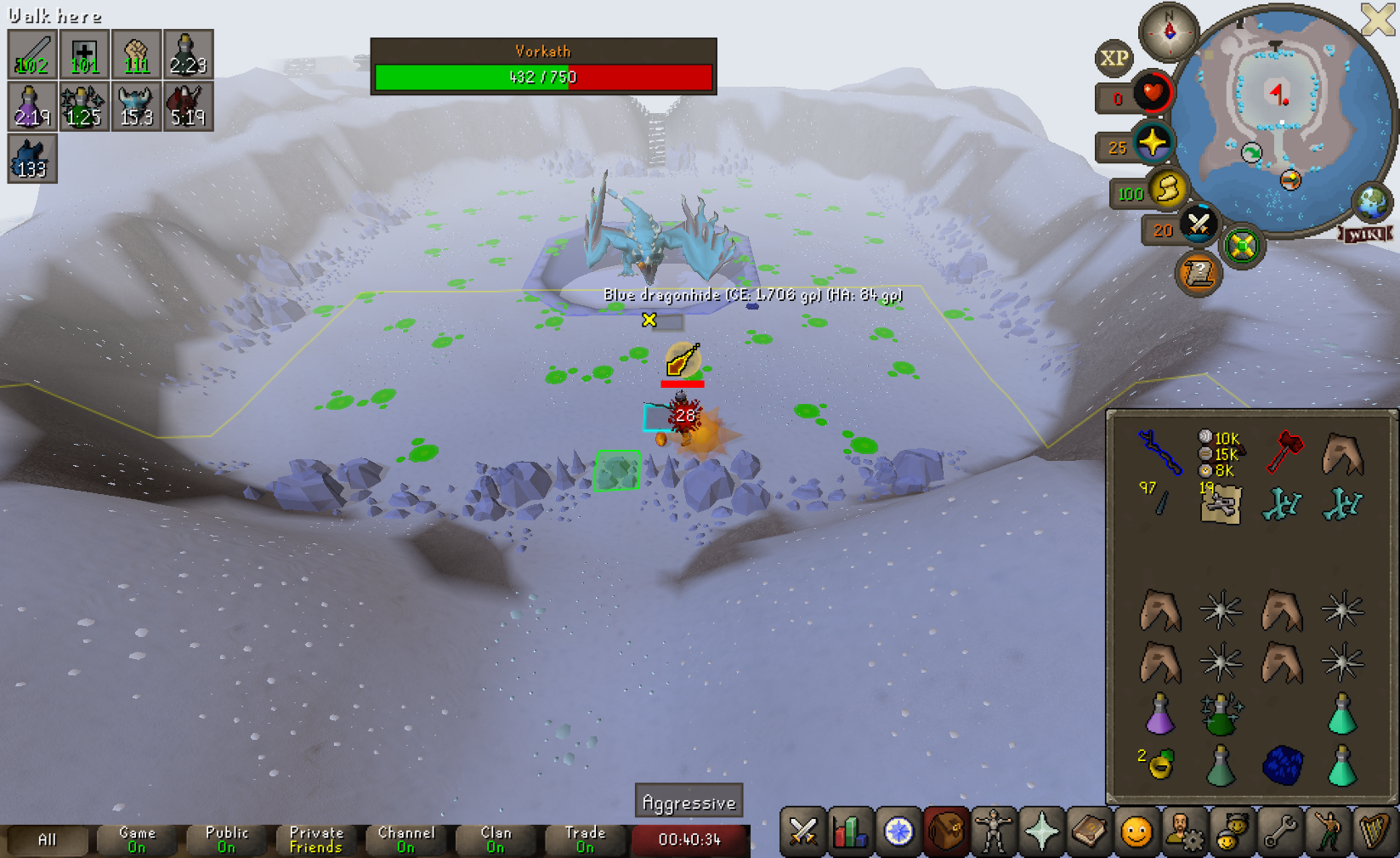Toggle the Public chat filter
The height and width of the screenshot is (858, 1400).
pyautogui.click(x=226, y=839)
